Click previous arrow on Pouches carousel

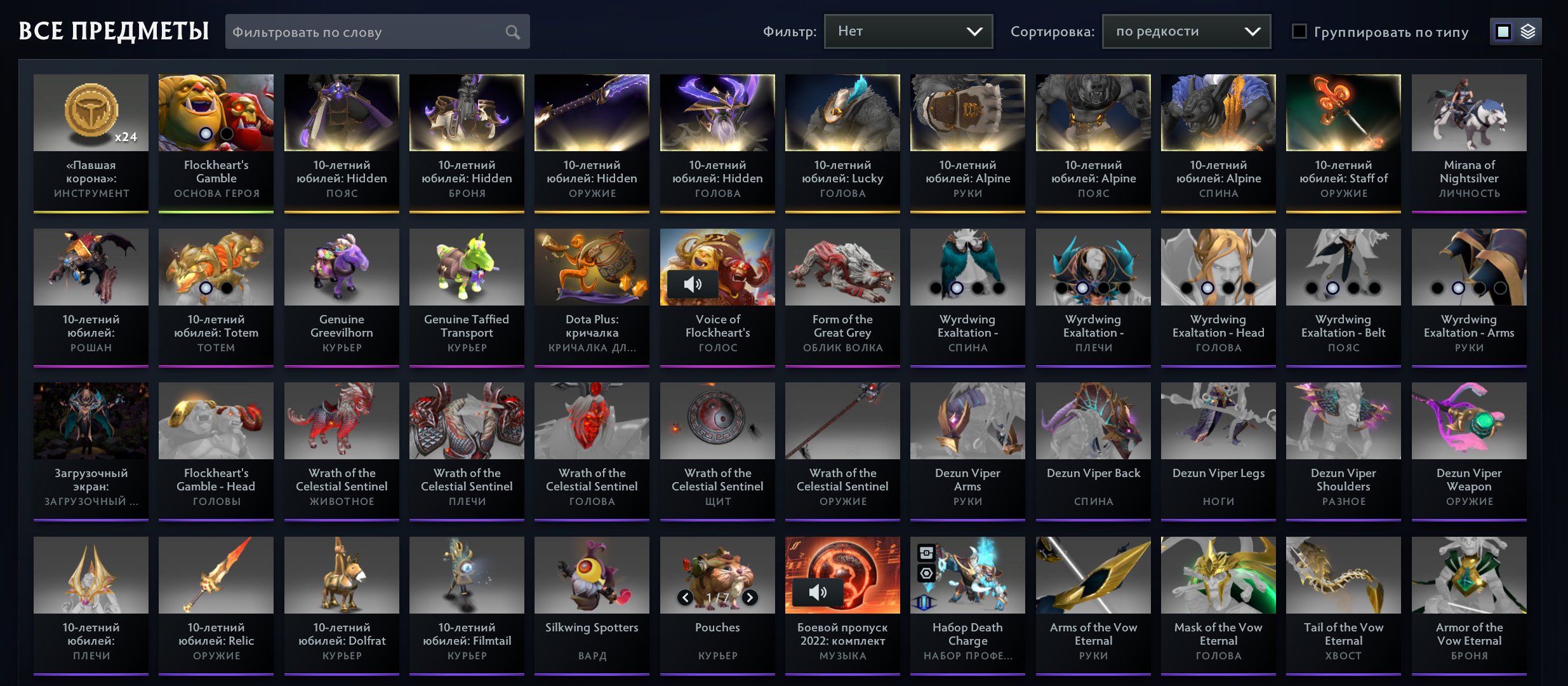(x=686, y=597)
